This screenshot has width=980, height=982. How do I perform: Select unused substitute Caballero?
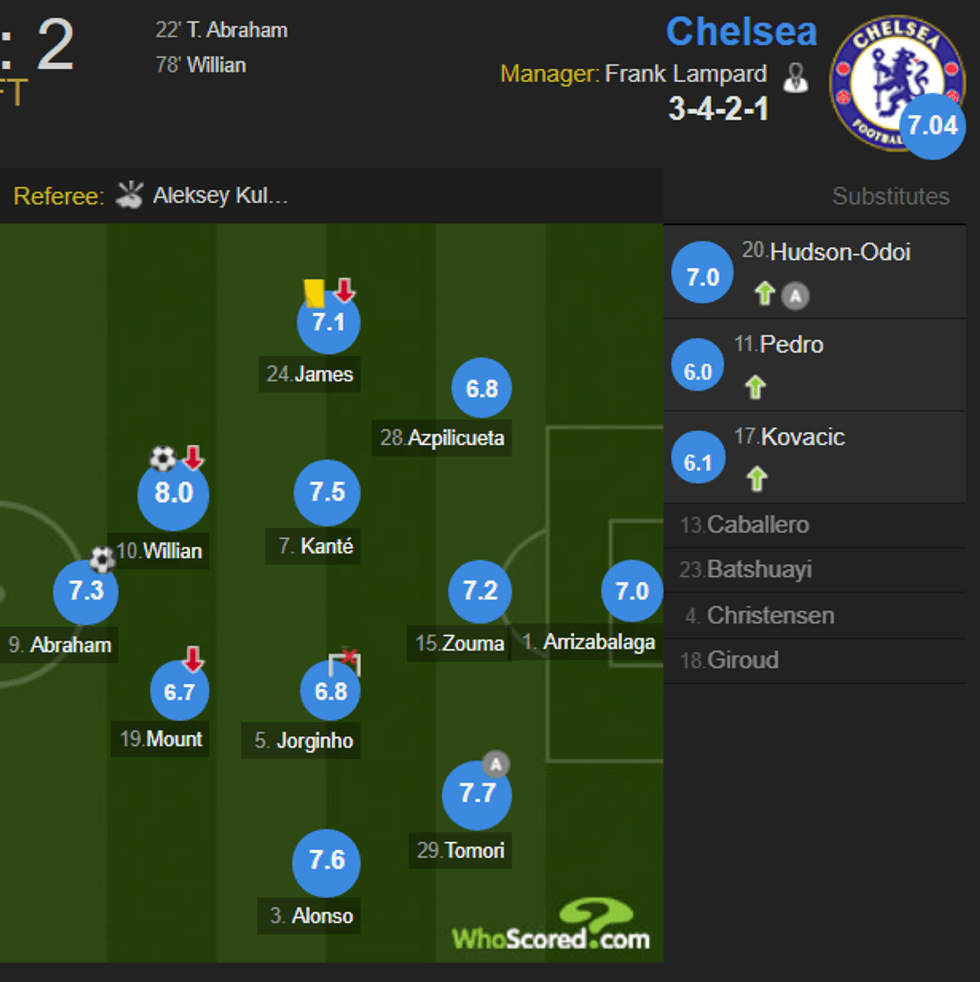click(757, 525)
